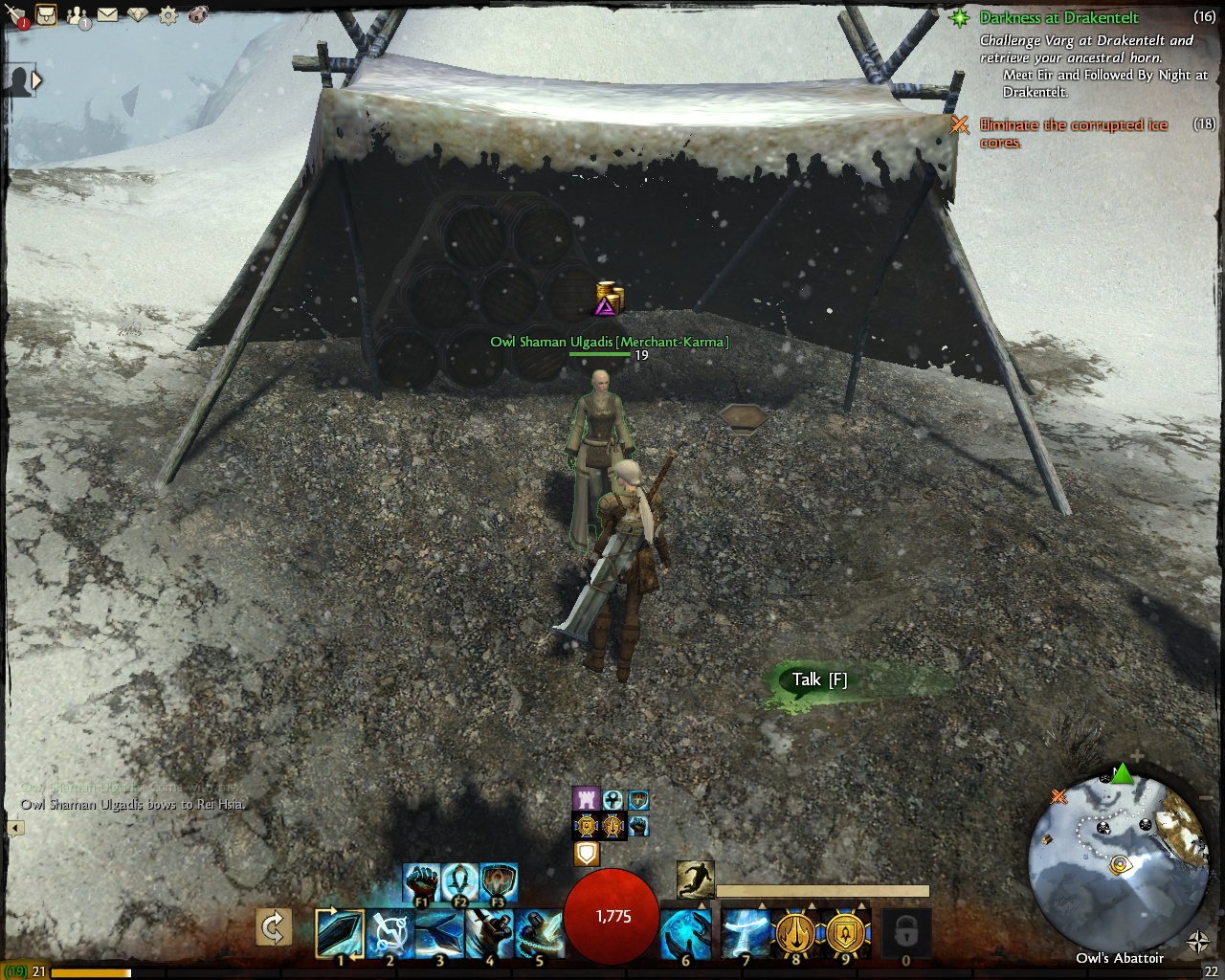Swap weapons with the curved arrow button
Viewport: 1225px width, 980px height.
274,927
